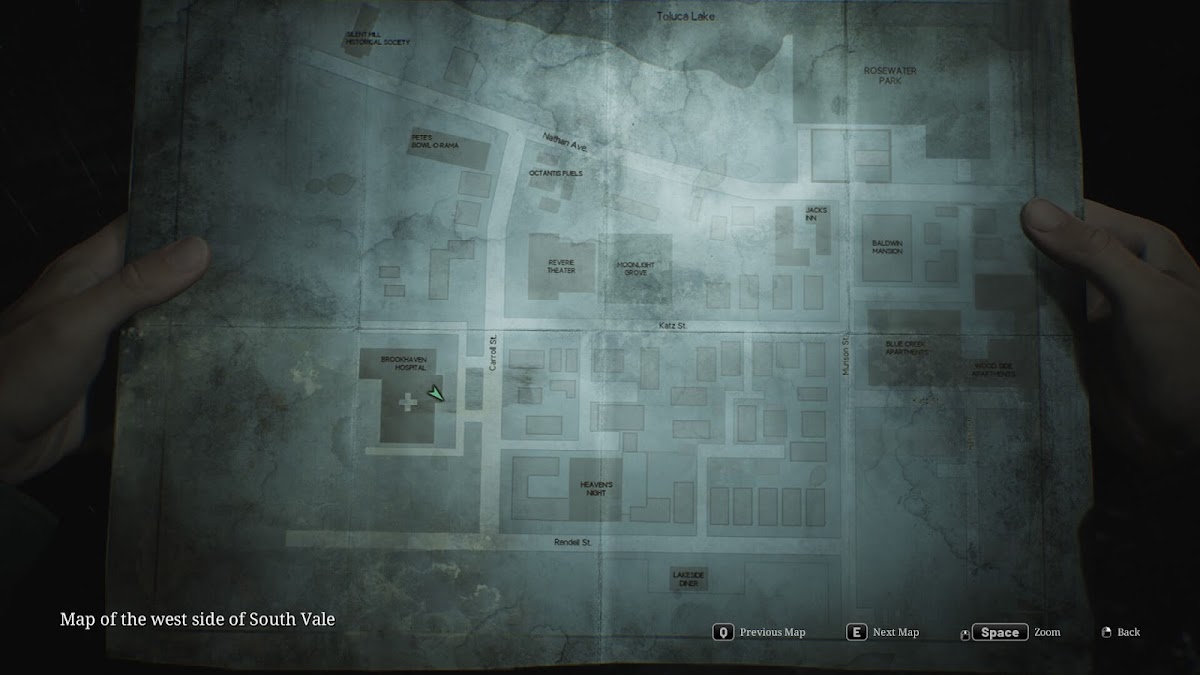Click the green player arrow marker

click(x=435, y=394)
